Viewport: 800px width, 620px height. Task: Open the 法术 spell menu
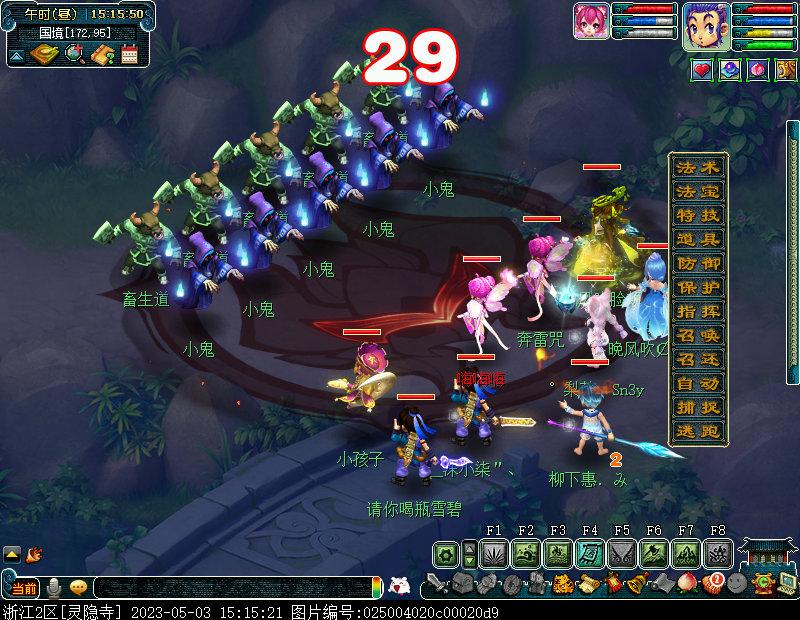click(697, 167)
